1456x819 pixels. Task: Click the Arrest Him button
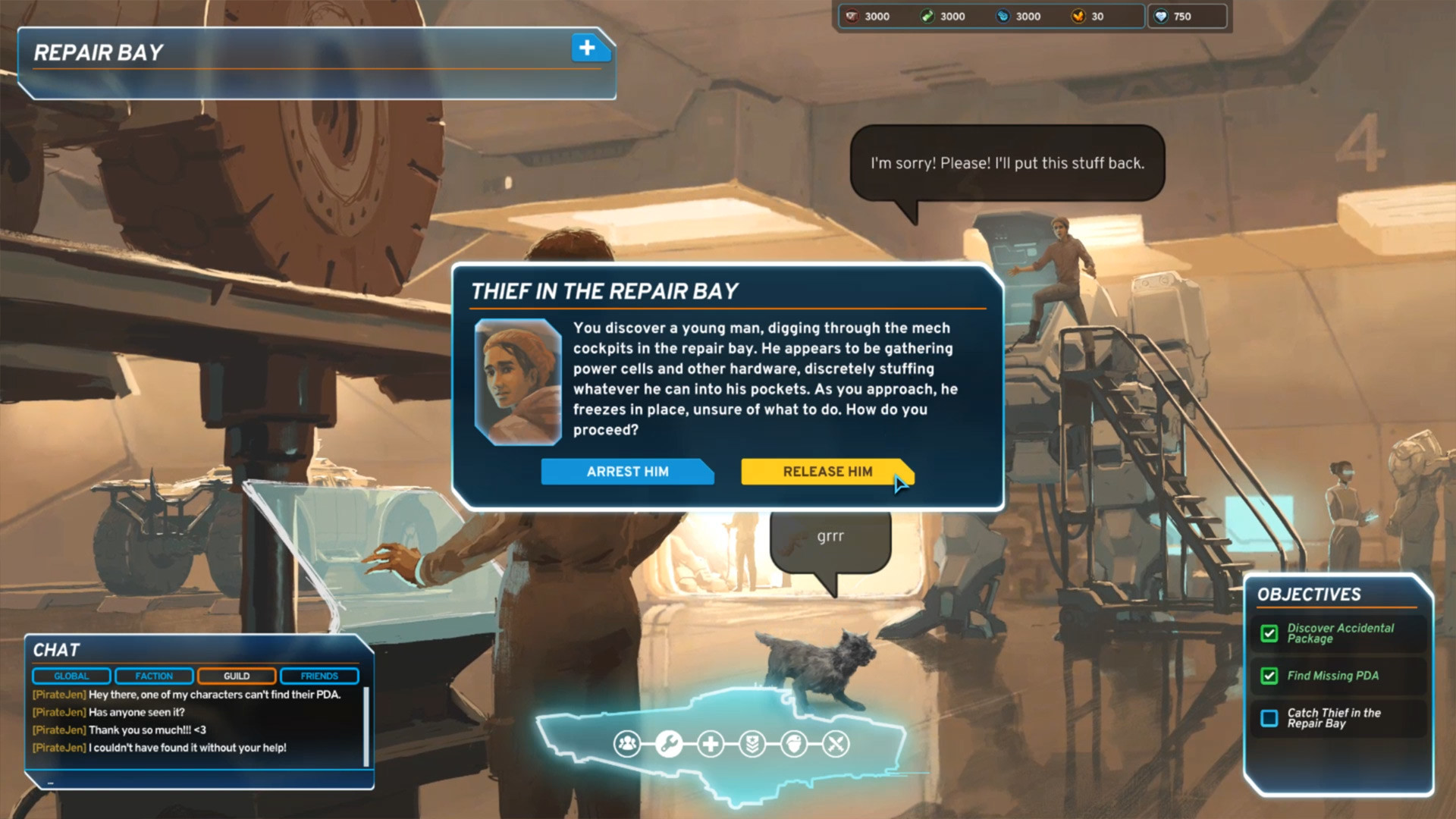pos(627,472)
